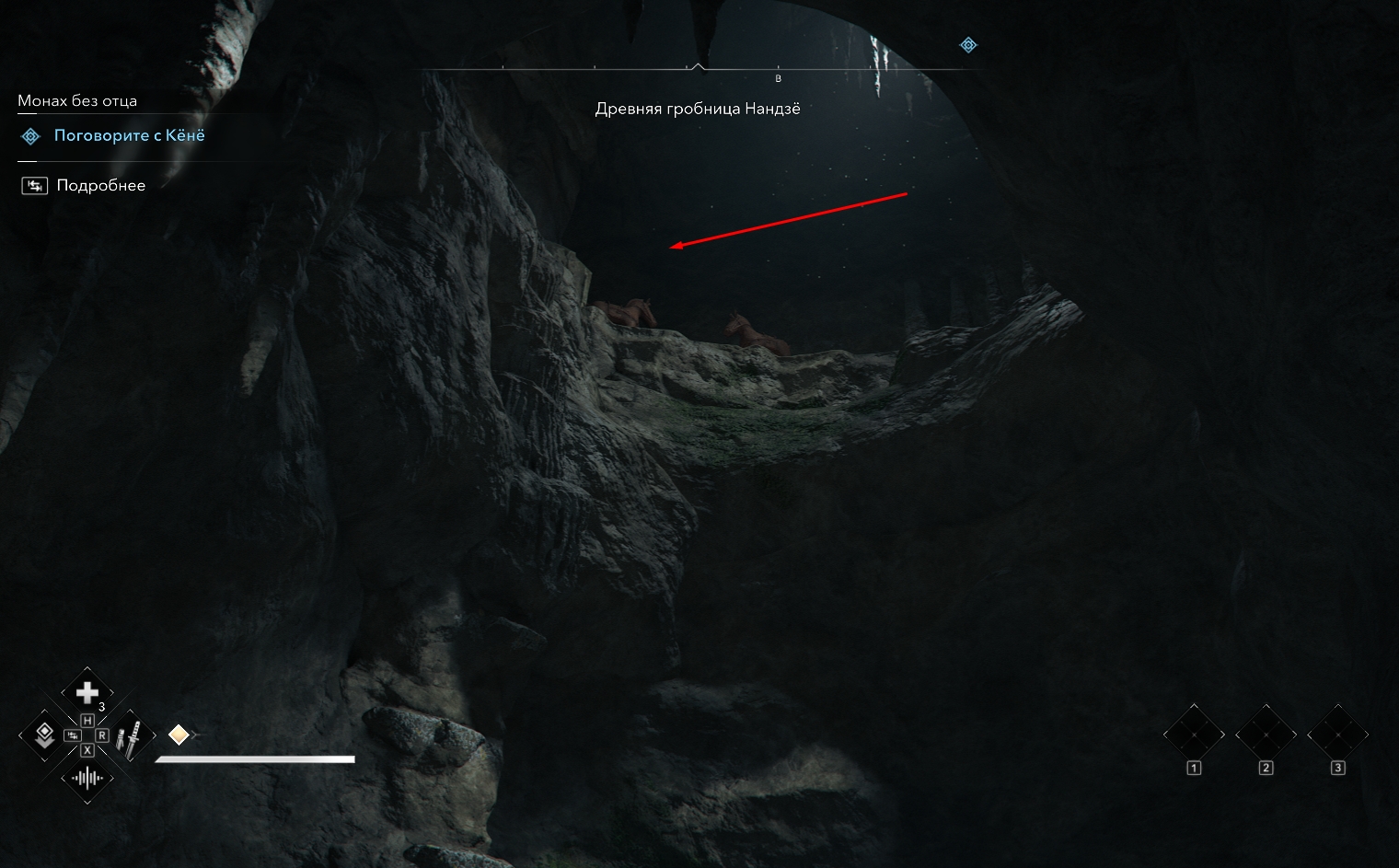This screenshot has height=868, width=1399.
Task: Activate the sword and sheath weapon icon
Action: tap(131, 737)
